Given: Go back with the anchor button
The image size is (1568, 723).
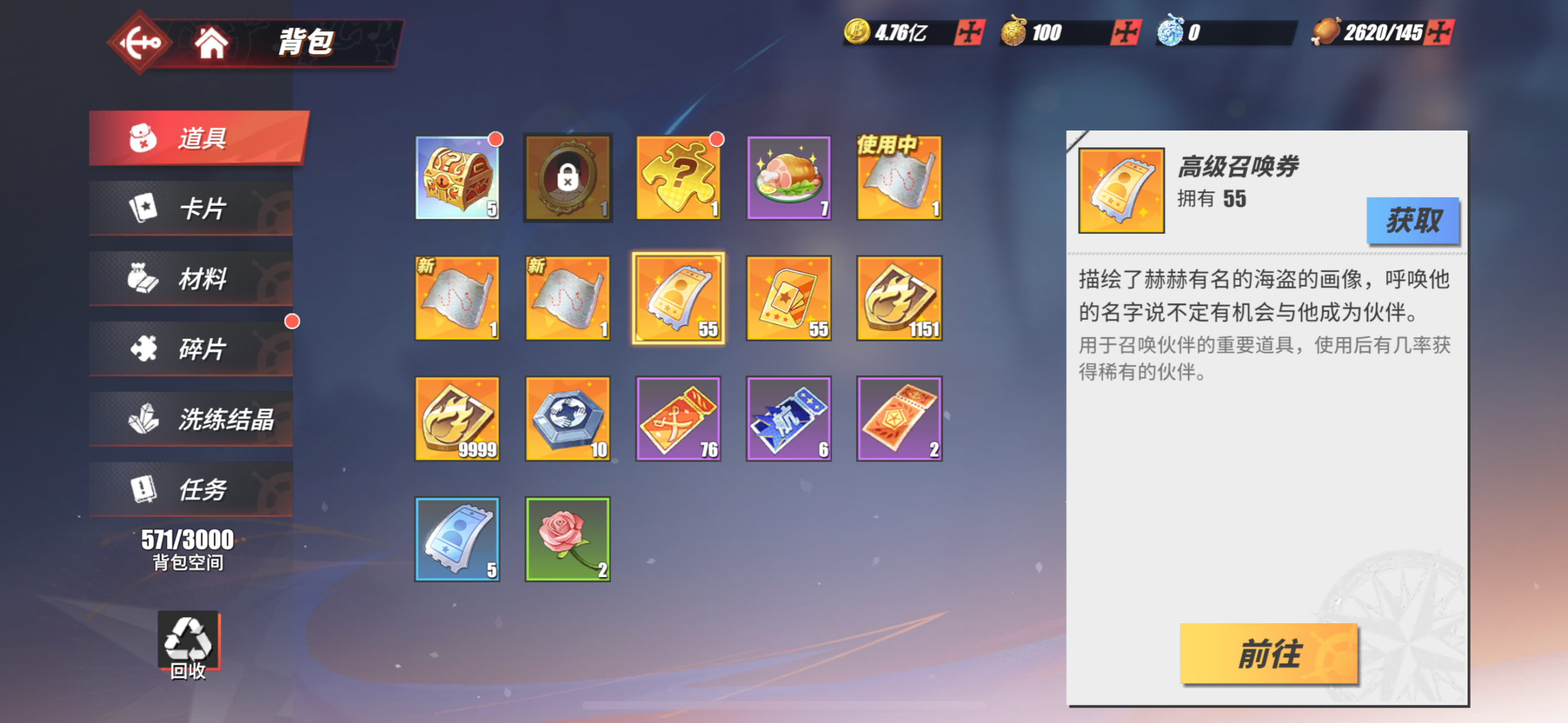Looking at the screenshot, I should pyautogui.click(x=140, y=43).
